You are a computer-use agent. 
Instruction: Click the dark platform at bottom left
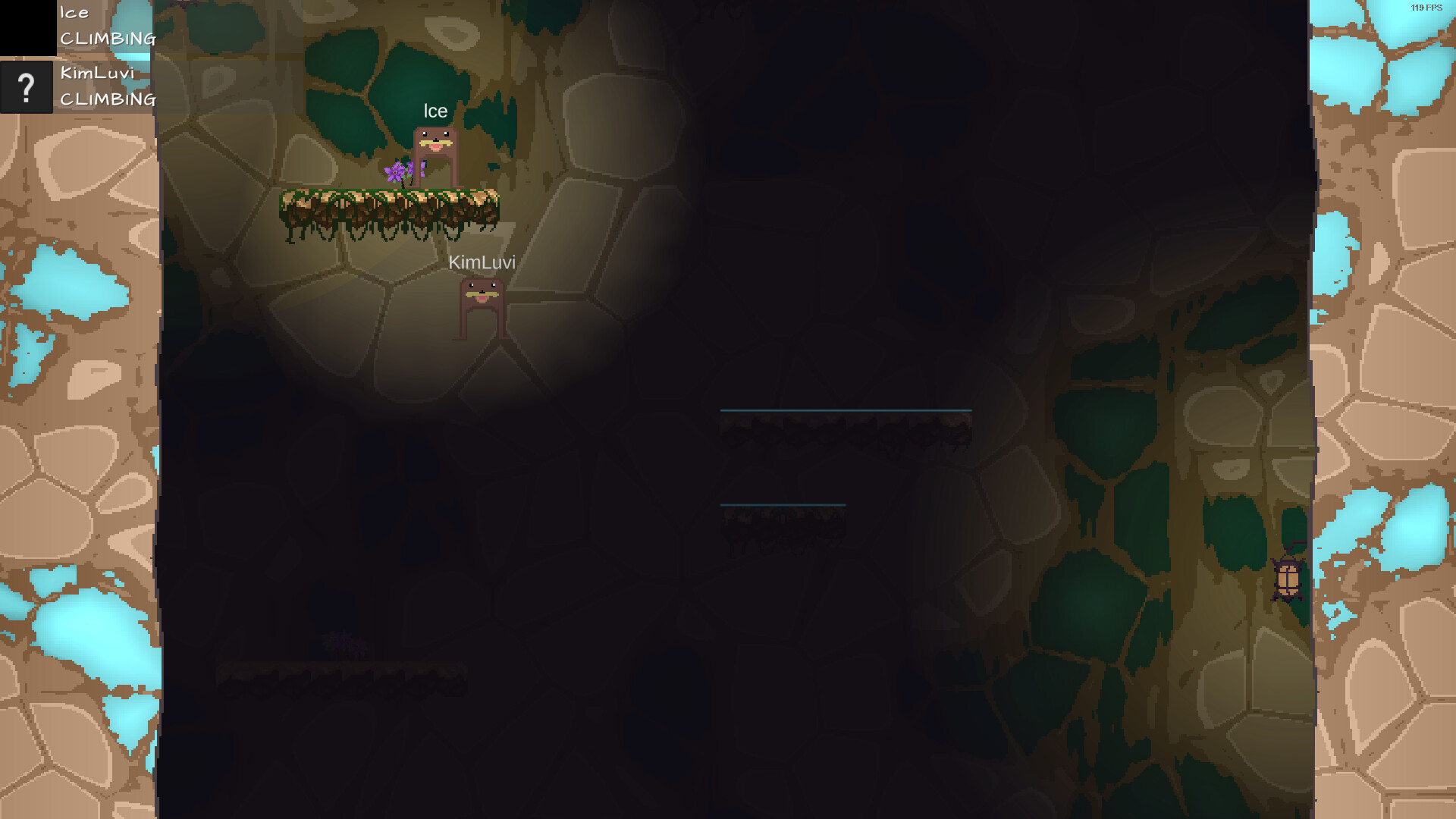tap(341, 670)
